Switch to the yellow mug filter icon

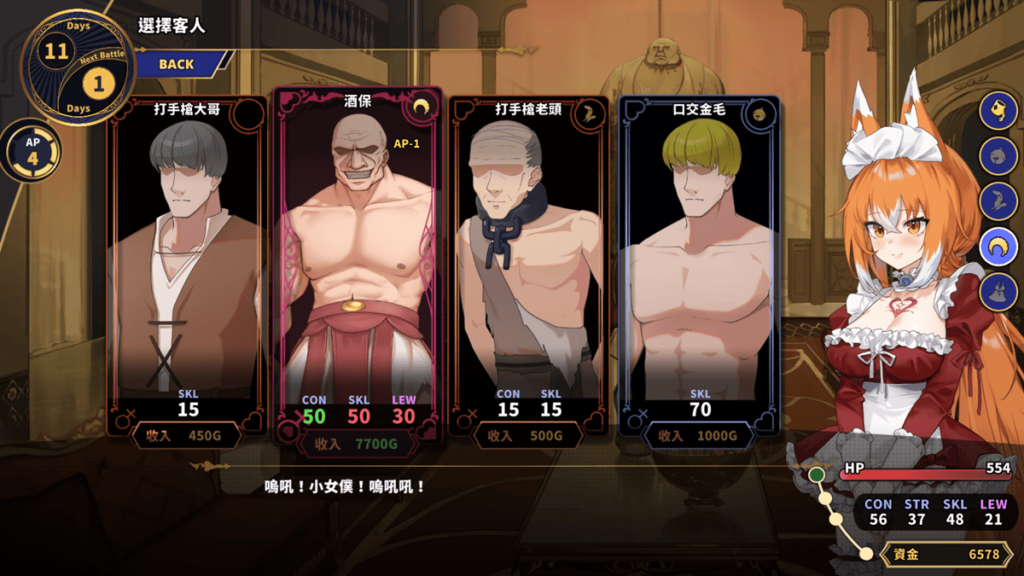(x=998, y=111)
